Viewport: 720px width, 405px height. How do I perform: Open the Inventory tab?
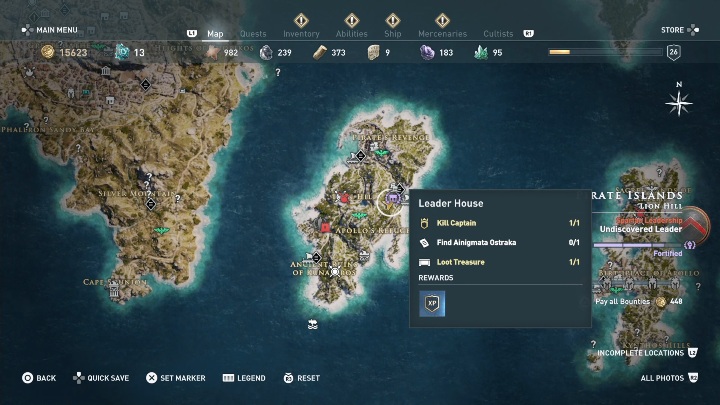(x=301, y=34)
